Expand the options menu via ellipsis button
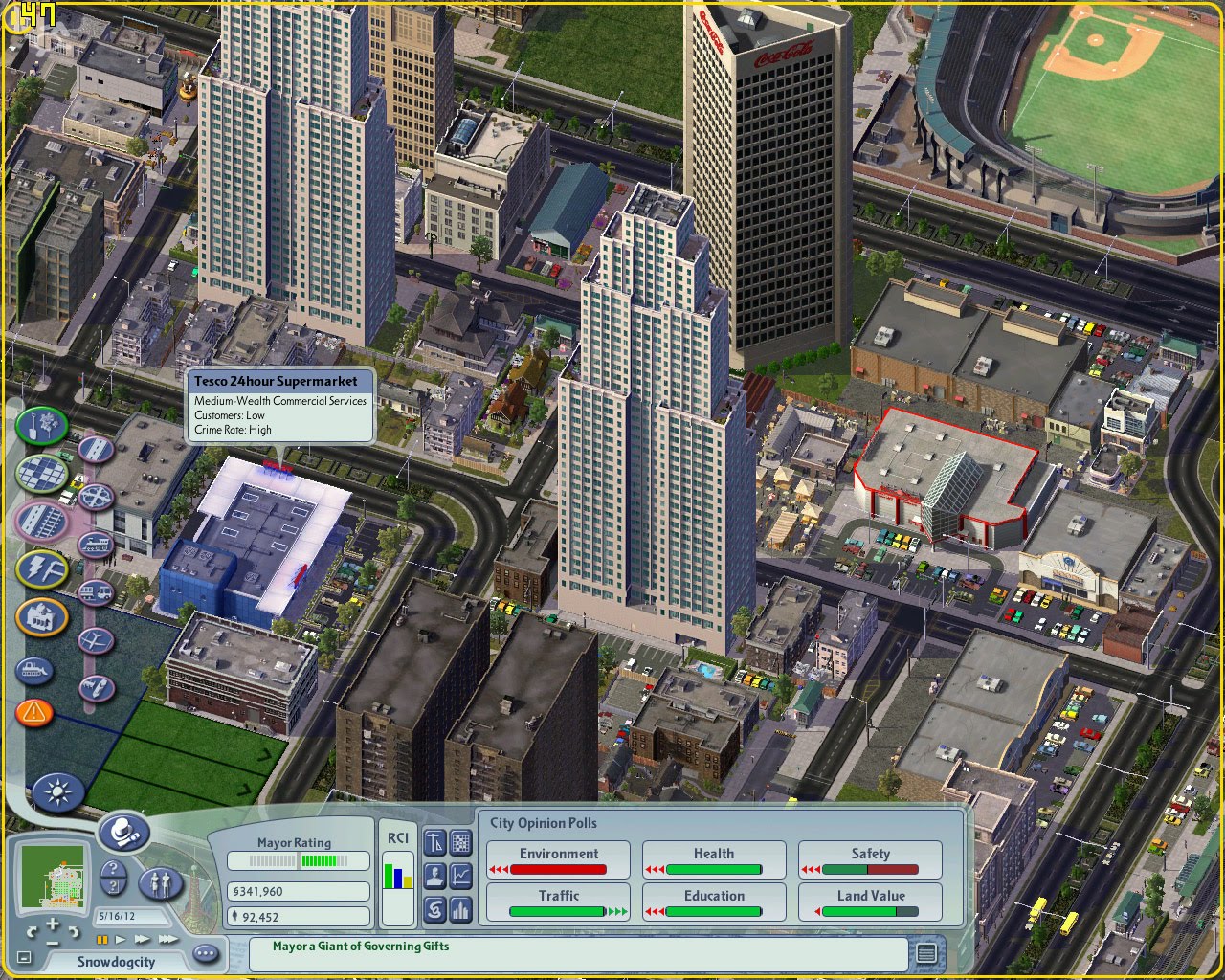 click(206, 953)
